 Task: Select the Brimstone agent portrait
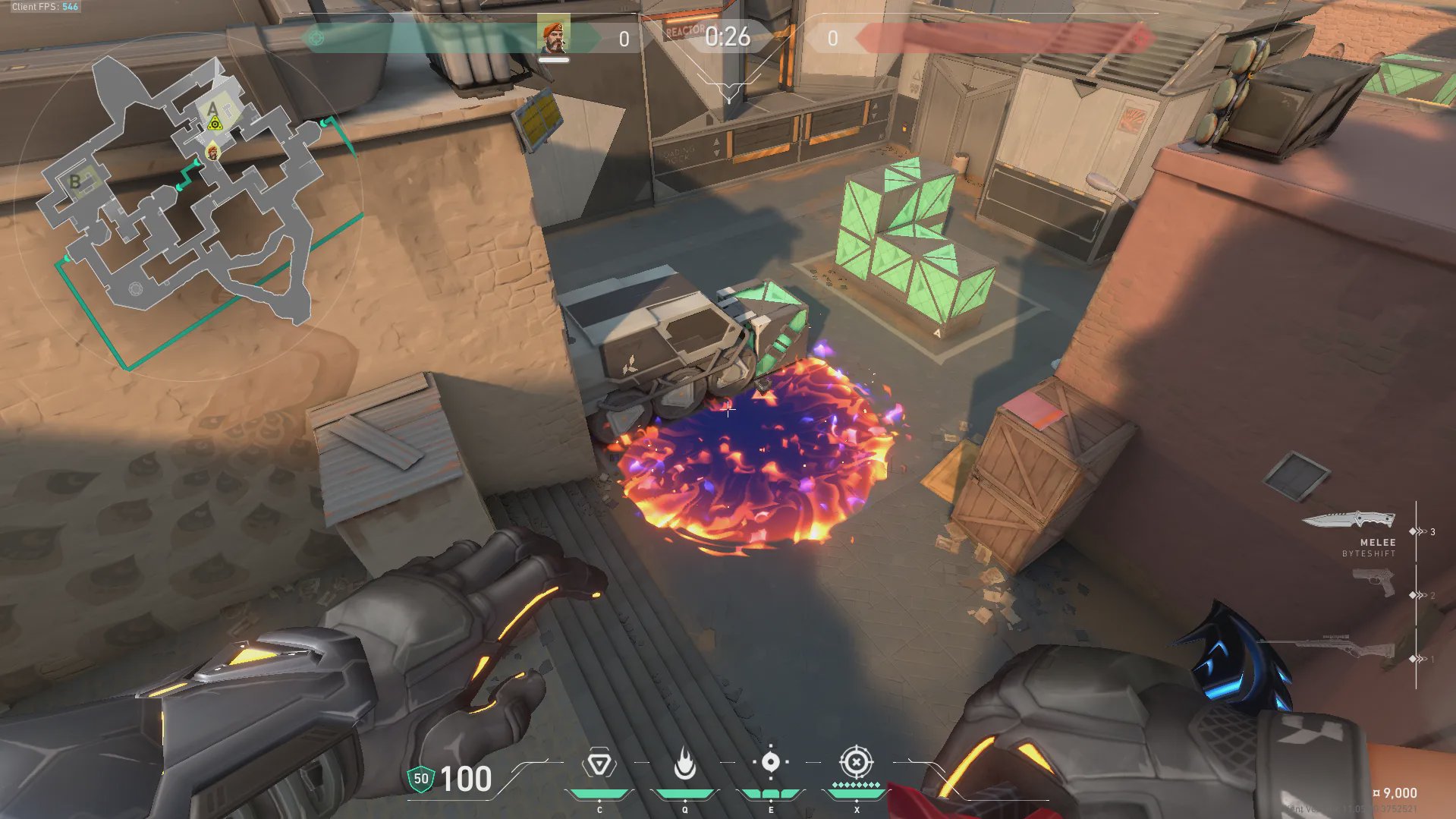coord(553,37)
